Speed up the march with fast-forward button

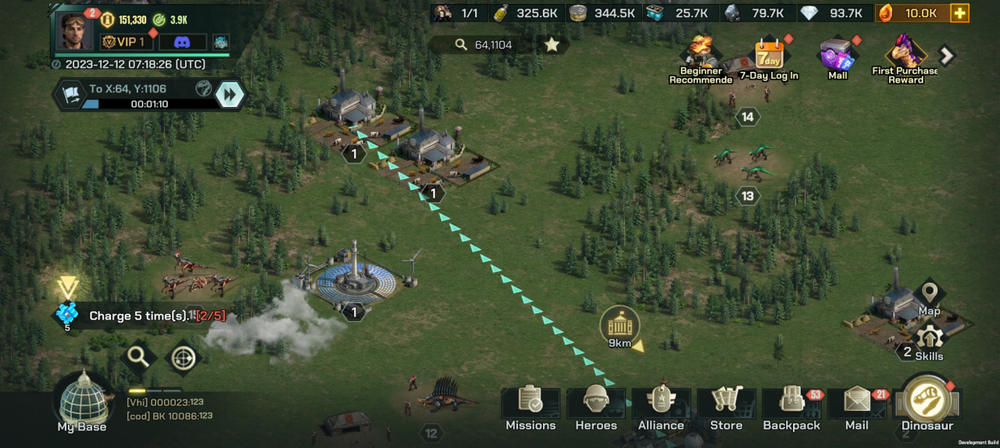230,94
